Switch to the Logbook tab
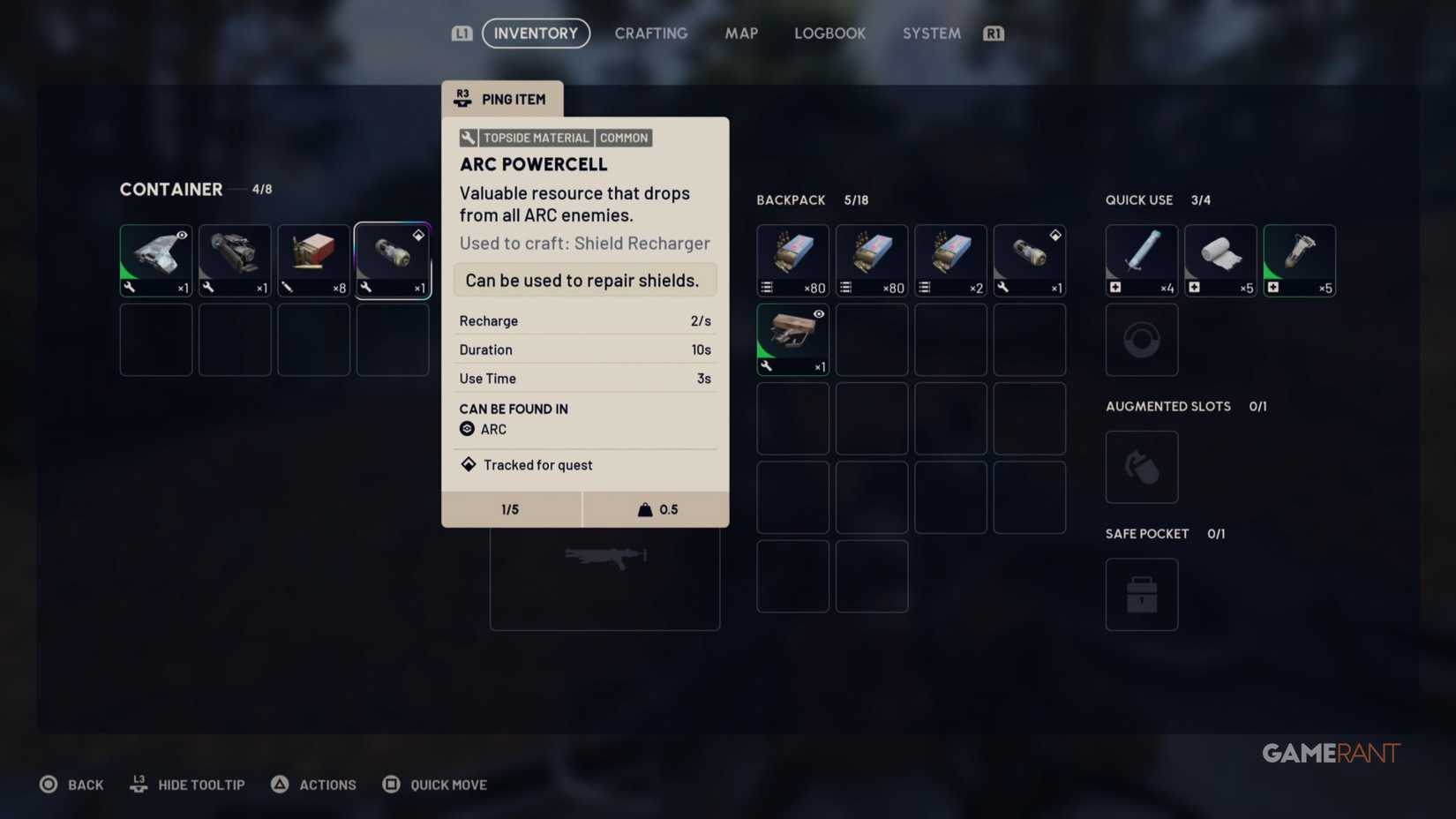1456x819 pixels. [829, 33]
